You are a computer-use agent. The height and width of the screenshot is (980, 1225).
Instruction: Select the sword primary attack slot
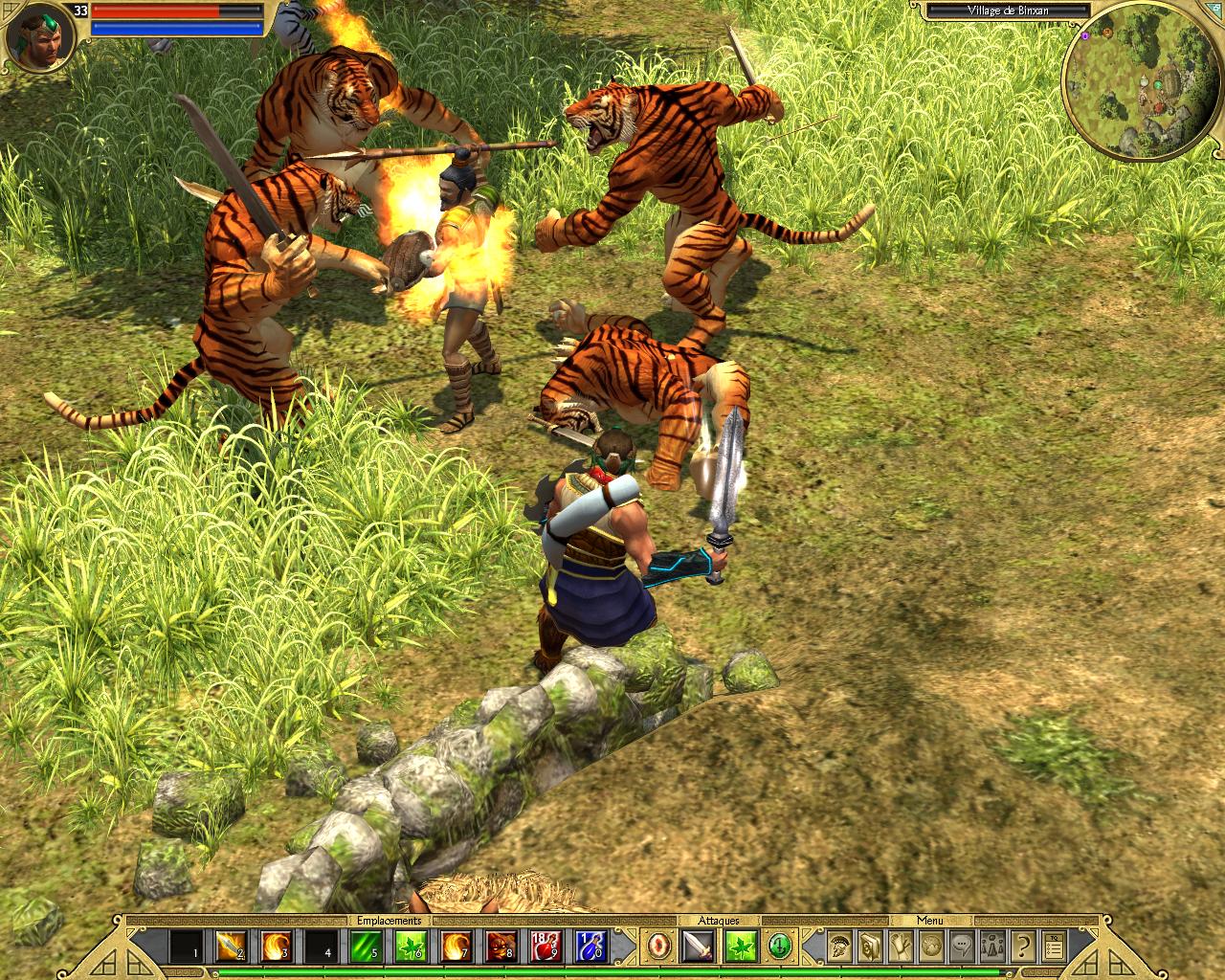point(698,946)
